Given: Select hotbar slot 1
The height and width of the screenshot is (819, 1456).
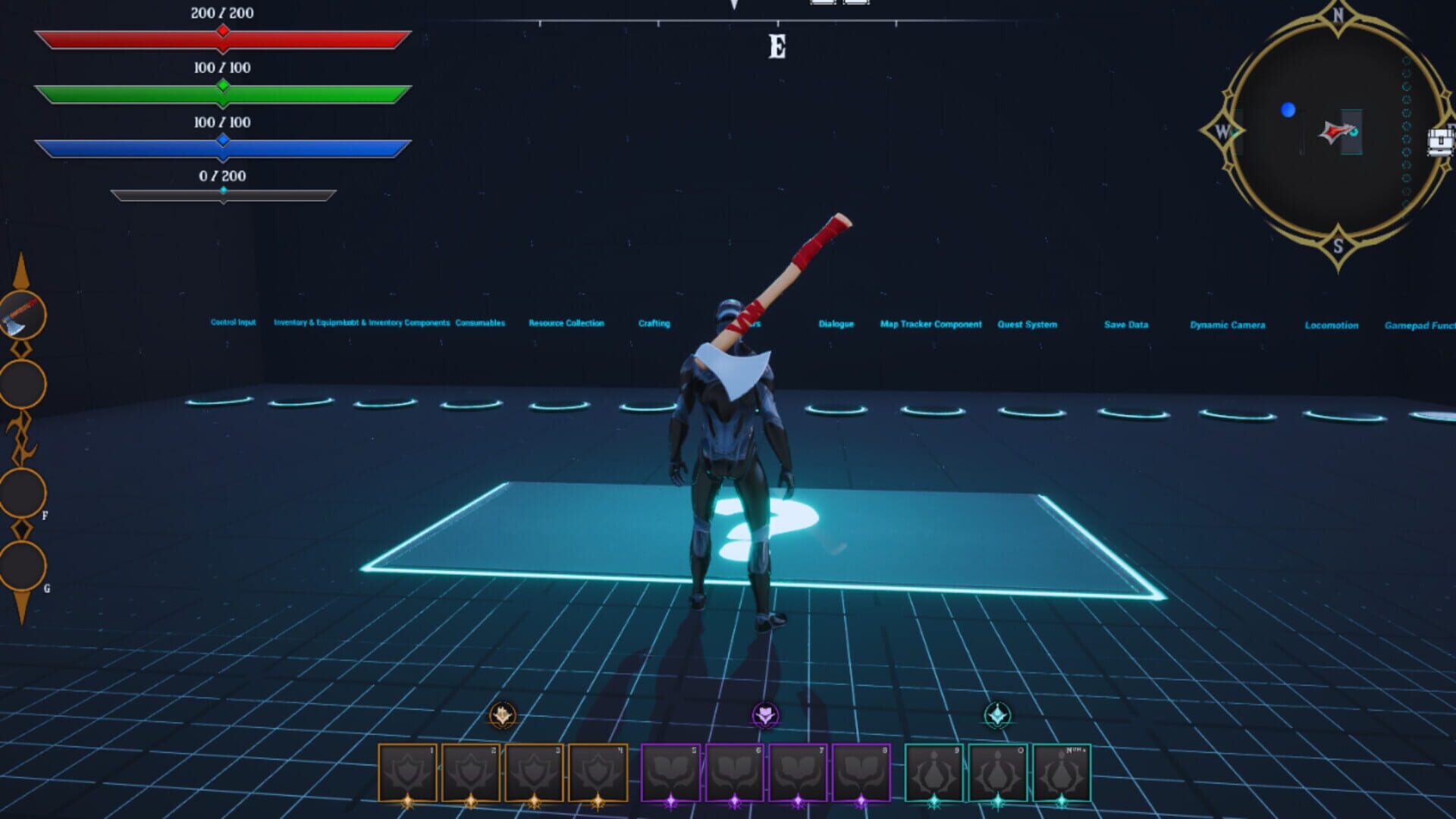Looking at the screenshot, I should coord(406,770).
